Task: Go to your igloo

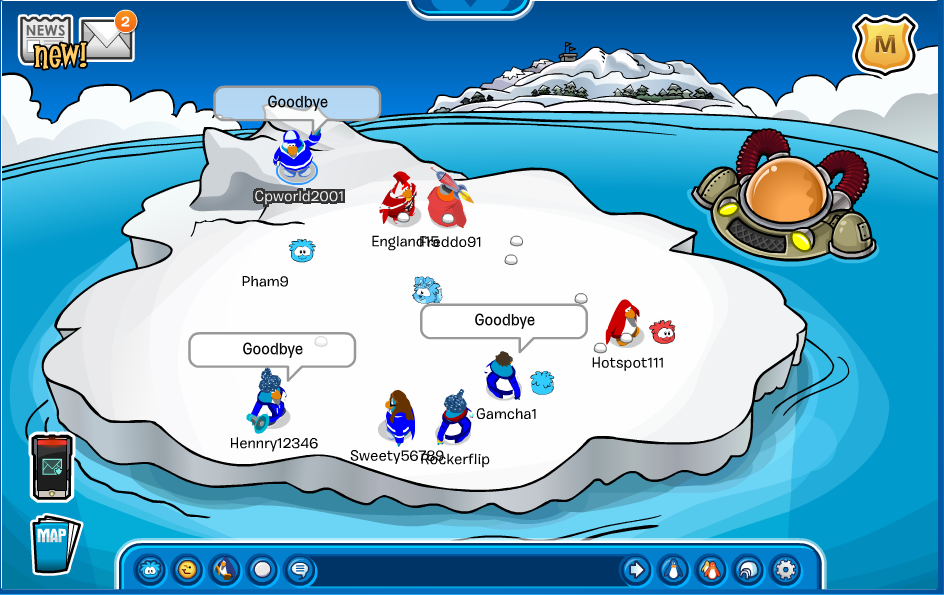Action: coord(748,570)
